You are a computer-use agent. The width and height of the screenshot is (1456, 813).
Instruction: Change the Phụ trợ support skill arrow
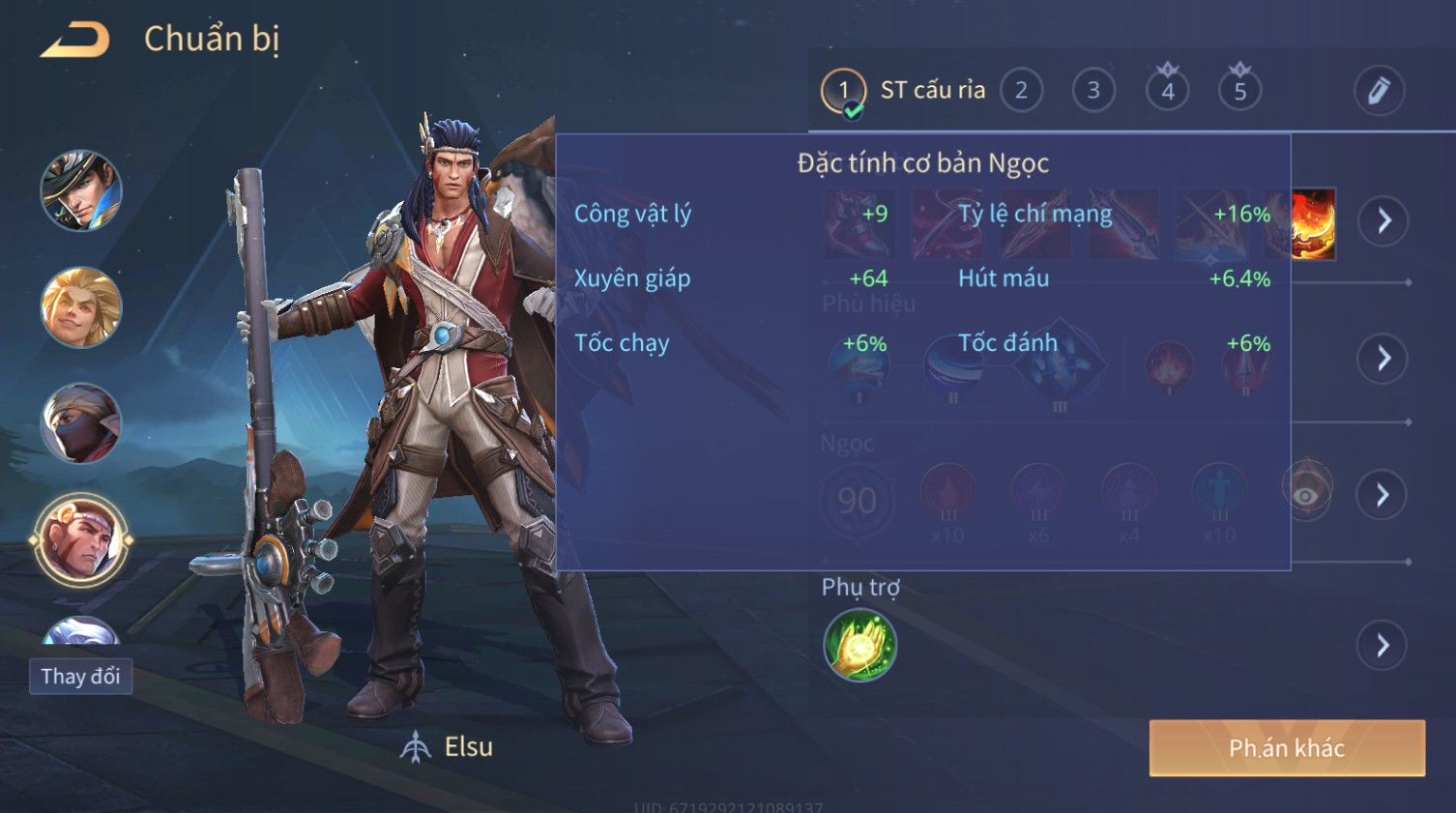1383,645
